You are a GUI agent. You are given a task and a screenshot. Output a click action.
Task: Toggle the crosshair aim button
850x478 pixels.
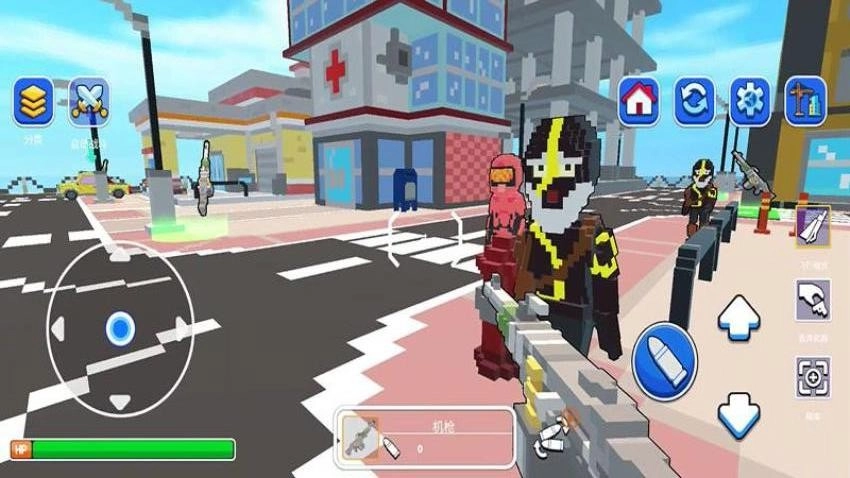tap(813, 376)
